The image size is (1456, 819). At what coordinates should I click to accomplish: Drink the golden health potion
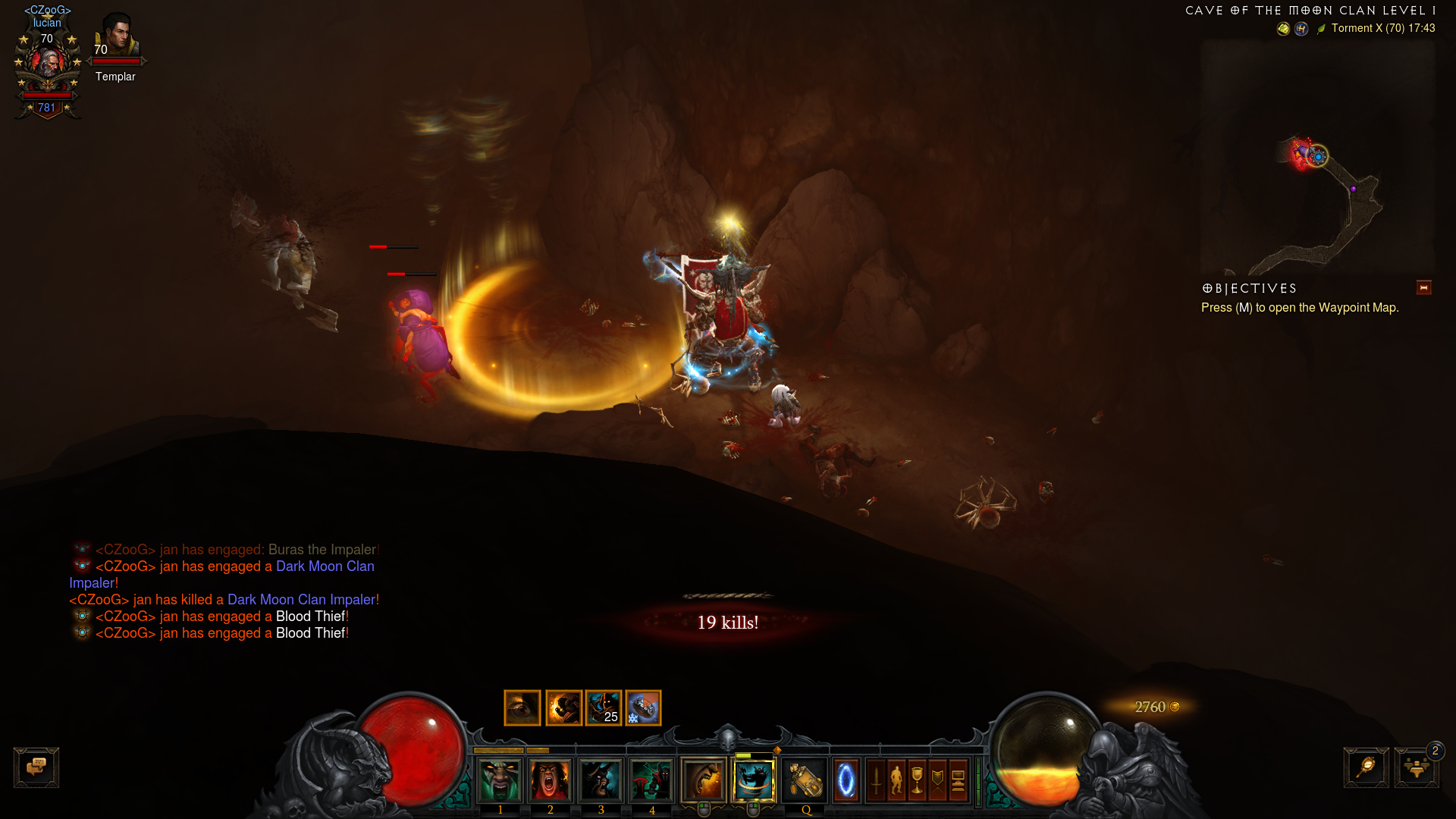coord(805,780)
